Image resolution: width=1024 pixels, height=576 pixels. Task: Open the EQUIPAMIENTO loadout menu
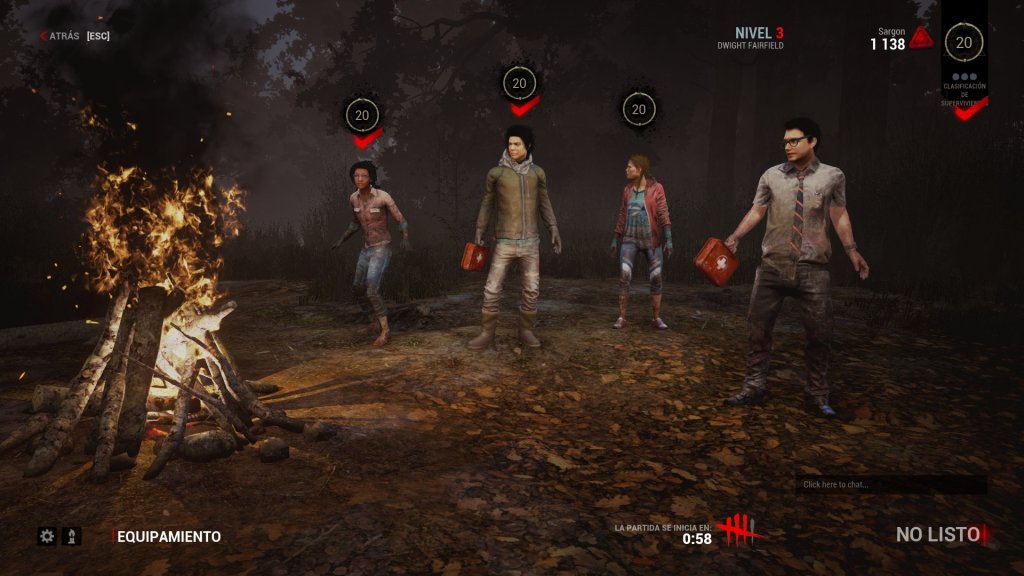pos(168,537)
